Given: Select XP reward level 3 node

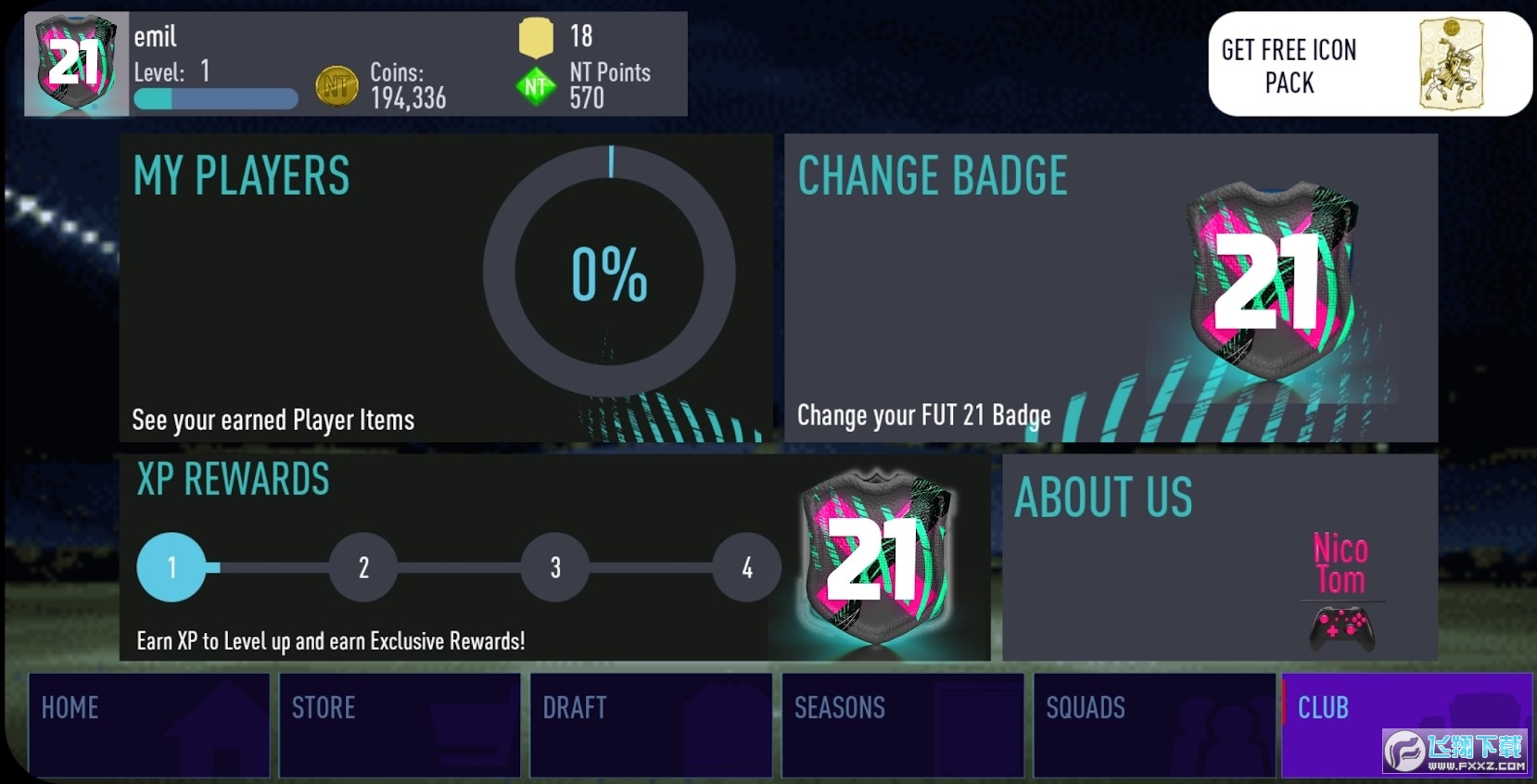Looking at the screenshot, I should tap(555, 567).
